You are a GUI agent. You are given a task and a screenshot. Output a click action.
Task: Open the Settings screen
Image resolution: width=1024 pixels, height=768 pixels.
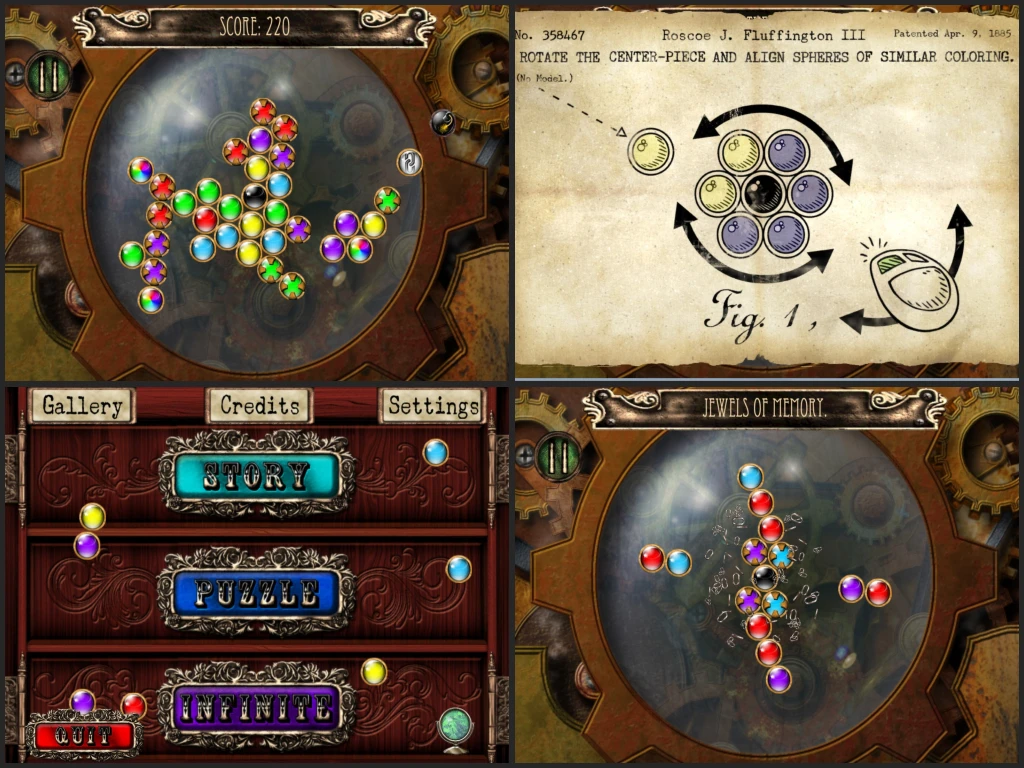pyautogui.click(x=433, y=406)
